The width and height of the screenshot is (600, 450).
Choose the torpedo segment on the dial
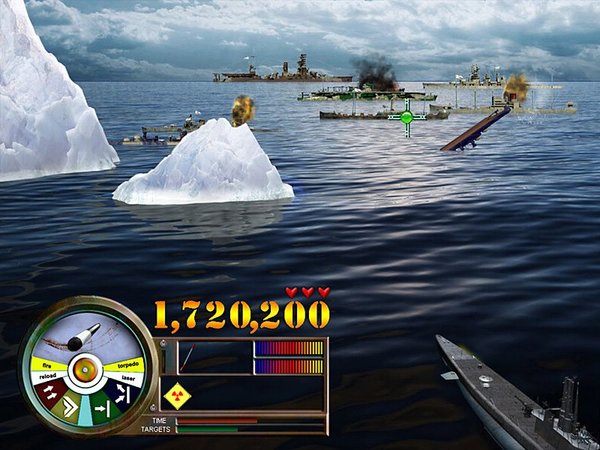128,364
